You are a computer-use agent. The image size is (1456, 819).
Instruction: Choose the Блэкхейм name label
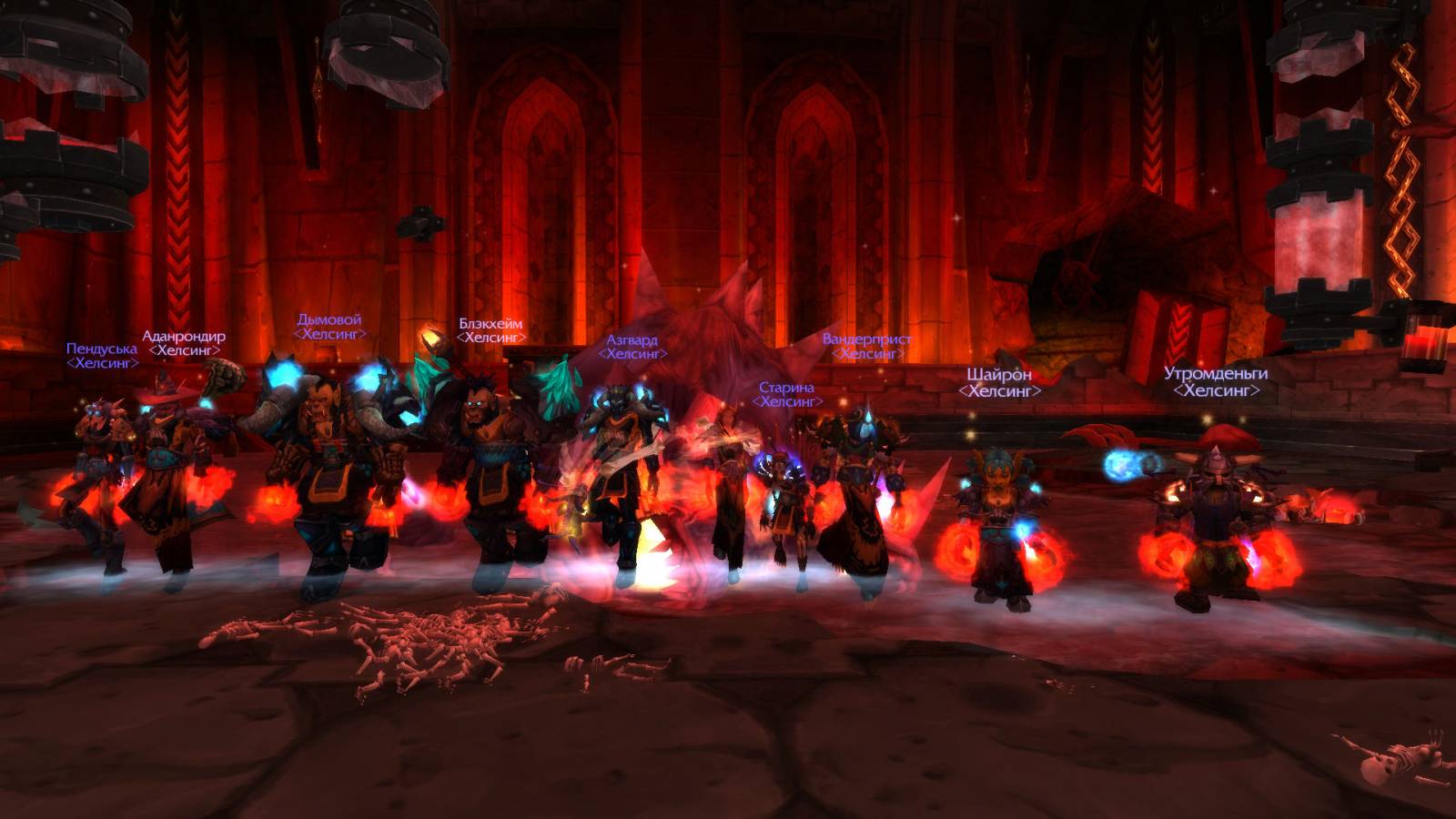pos(490,324)
